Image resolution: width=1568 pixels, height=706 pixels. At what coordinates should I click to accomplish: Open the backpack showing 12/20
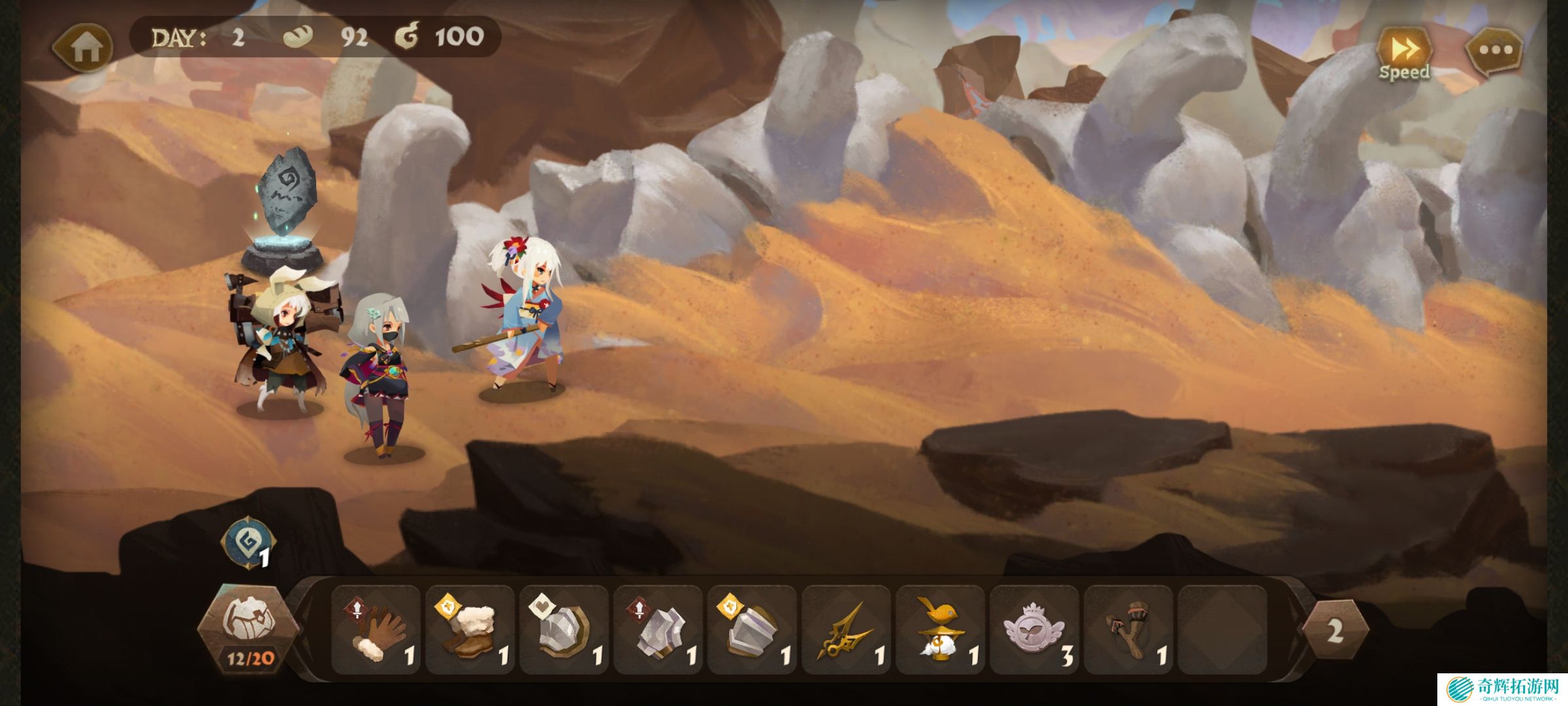[248, 629]
